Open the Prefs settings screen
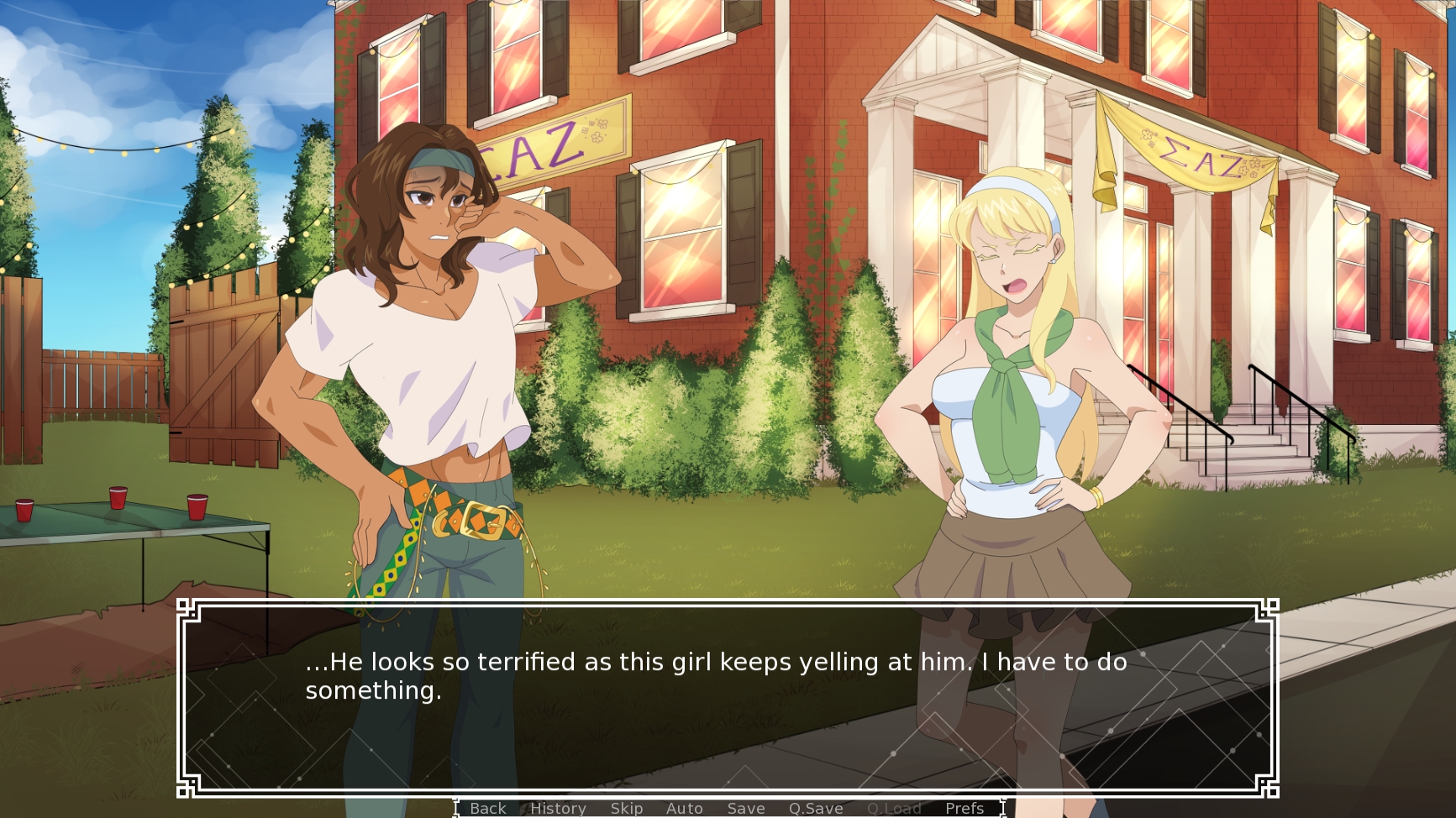1456x818 pixels. click(964, 808)
